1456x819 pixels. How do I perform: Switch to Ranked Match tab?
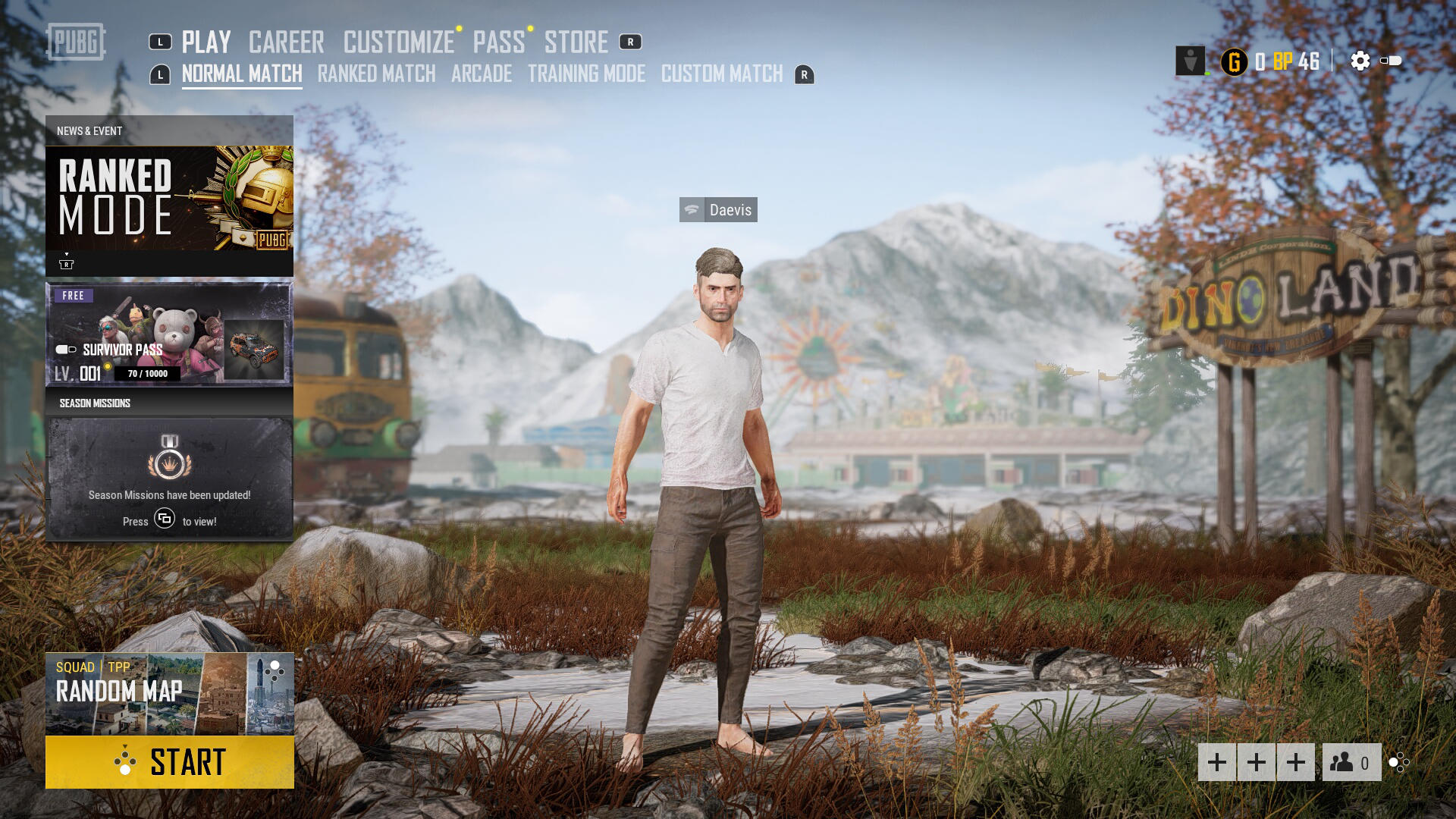coord(376,74)
